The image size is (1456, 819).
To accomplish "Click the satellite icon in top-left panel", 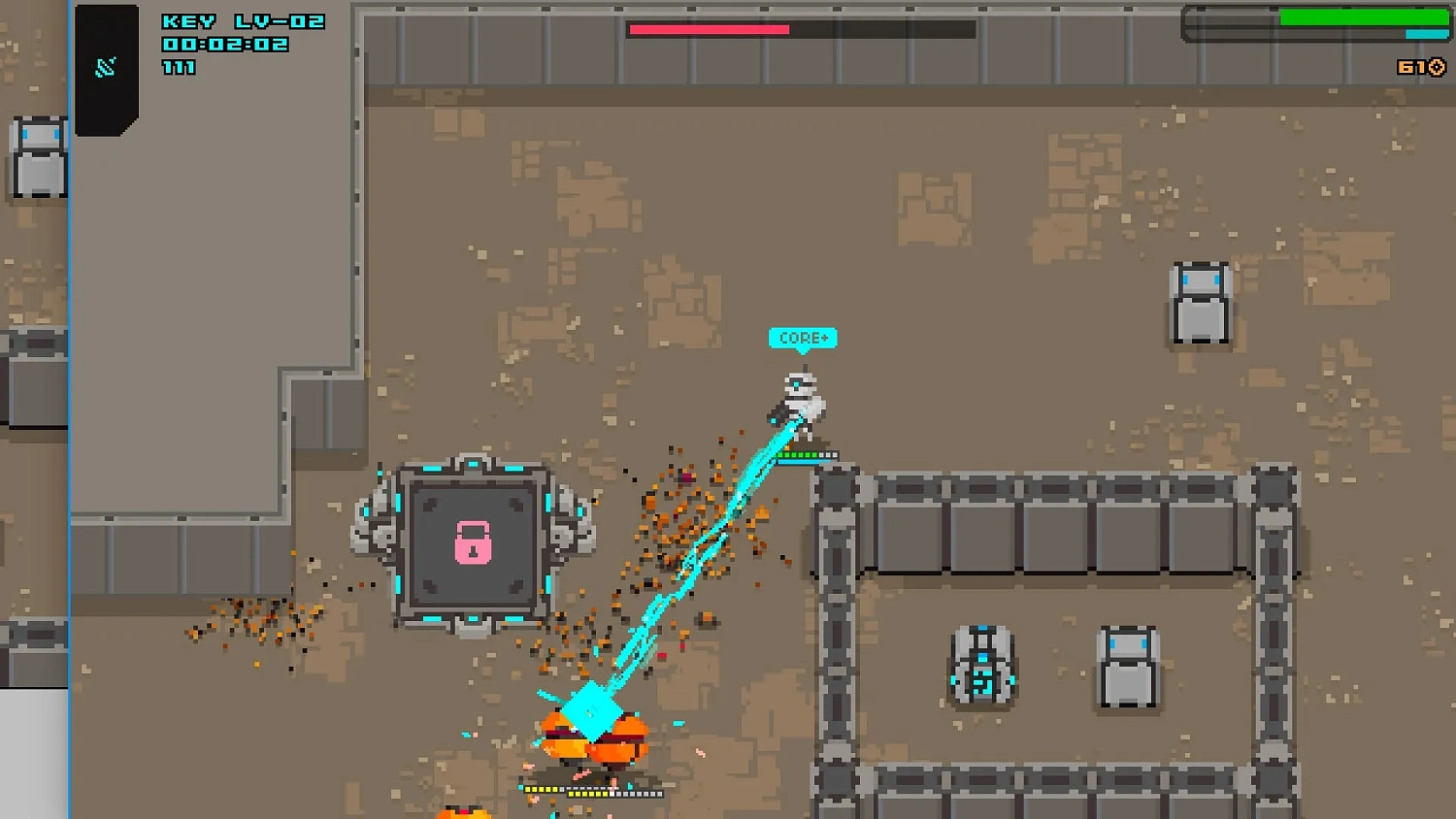I will 105,66.
